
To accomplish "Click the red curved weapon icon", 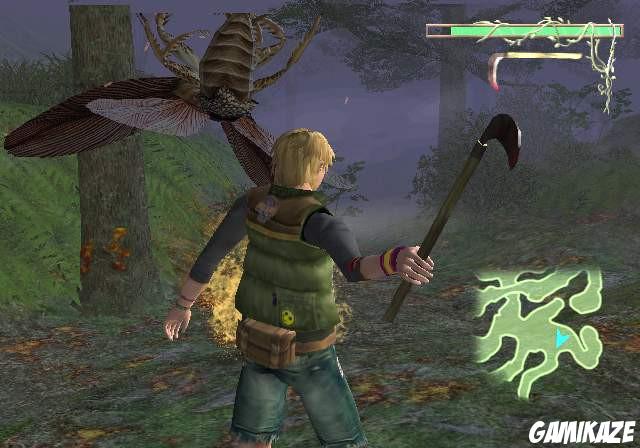I will (x=493, y=74).
